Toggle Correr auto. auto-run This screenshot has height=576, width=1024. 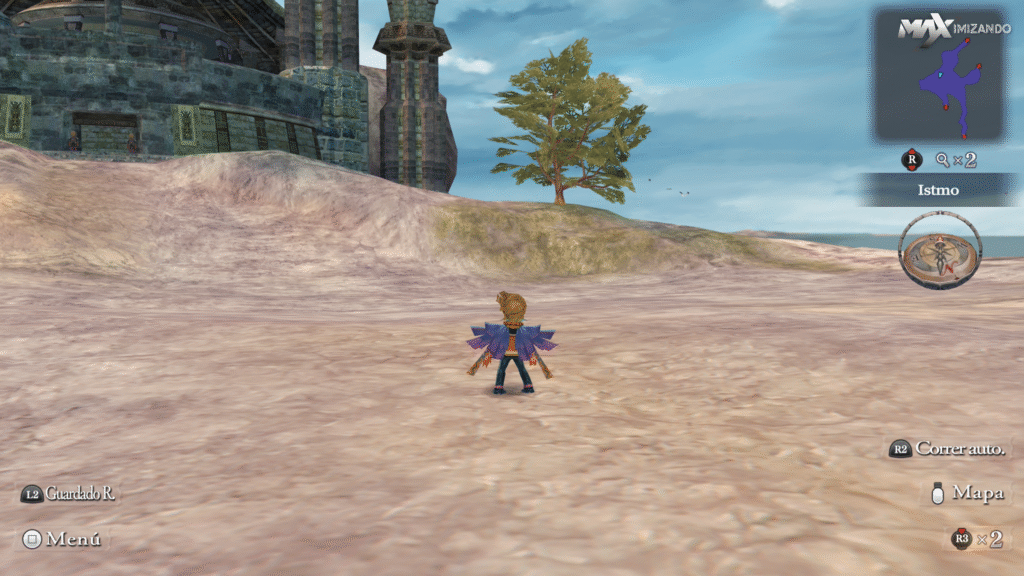[949, 449]
